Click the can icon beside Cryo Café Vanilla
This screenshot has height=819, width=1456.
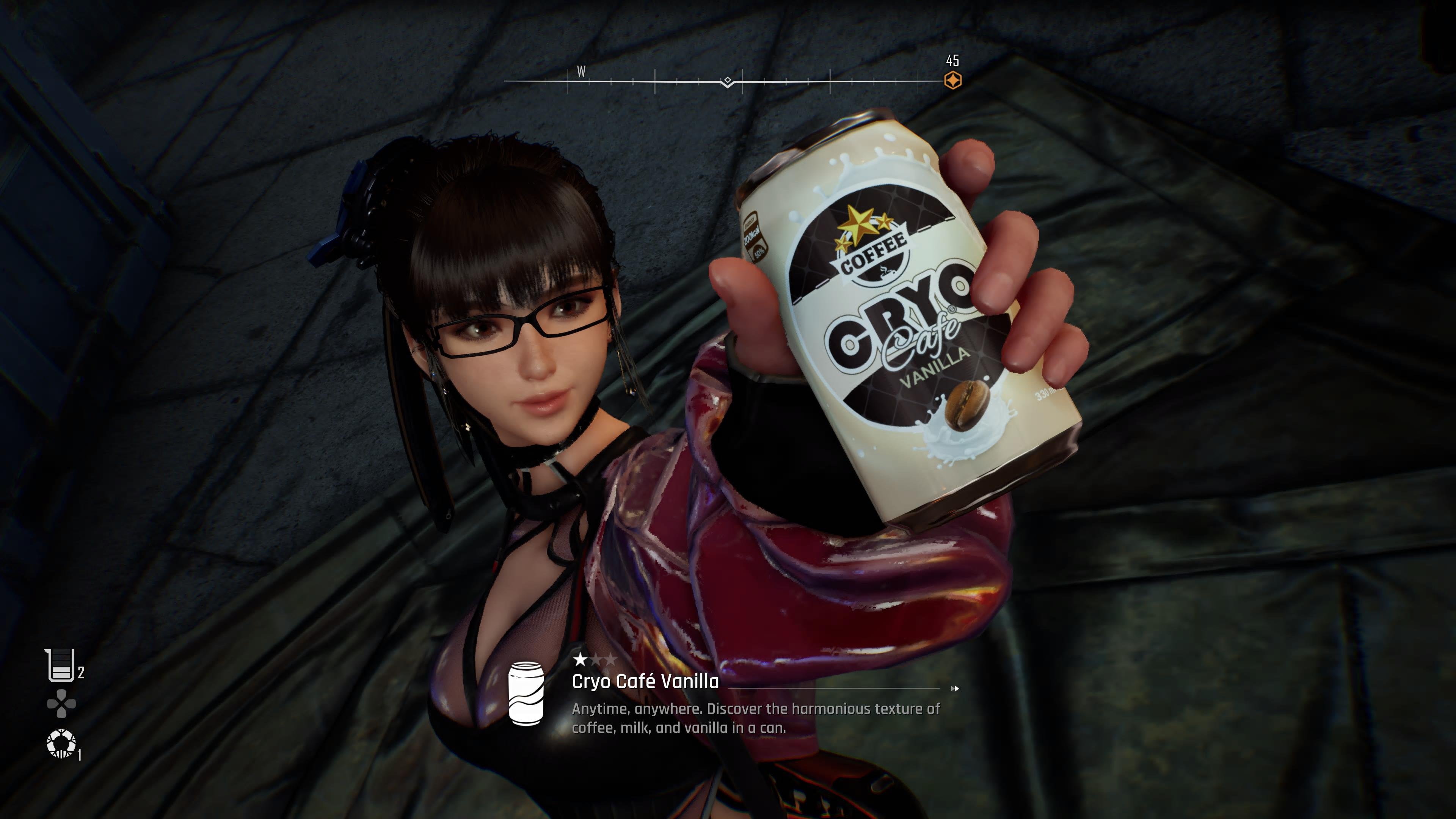(526, 692)
